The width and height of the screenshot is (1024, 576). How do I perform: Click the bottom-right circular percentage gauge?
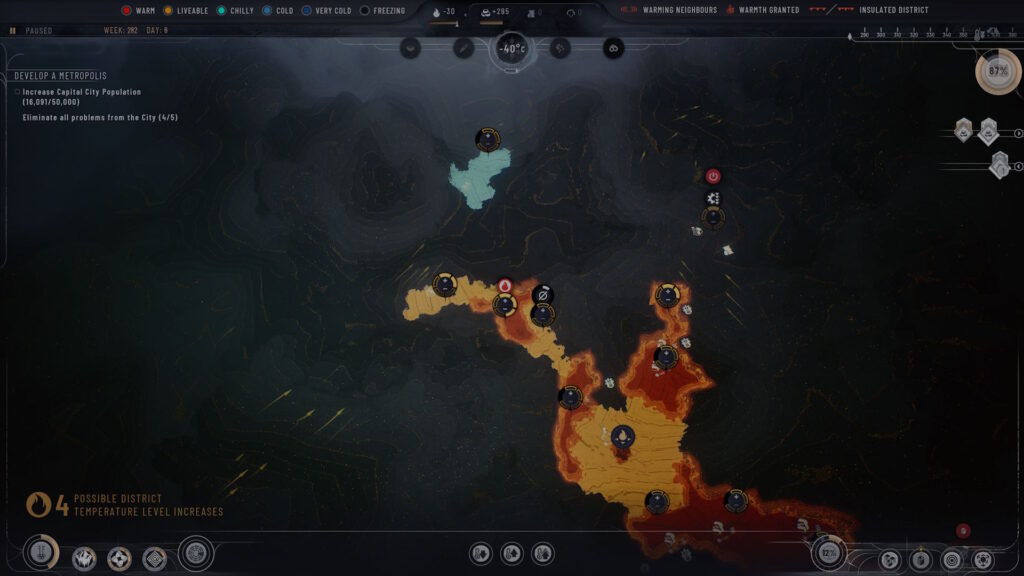click(829, 552)
